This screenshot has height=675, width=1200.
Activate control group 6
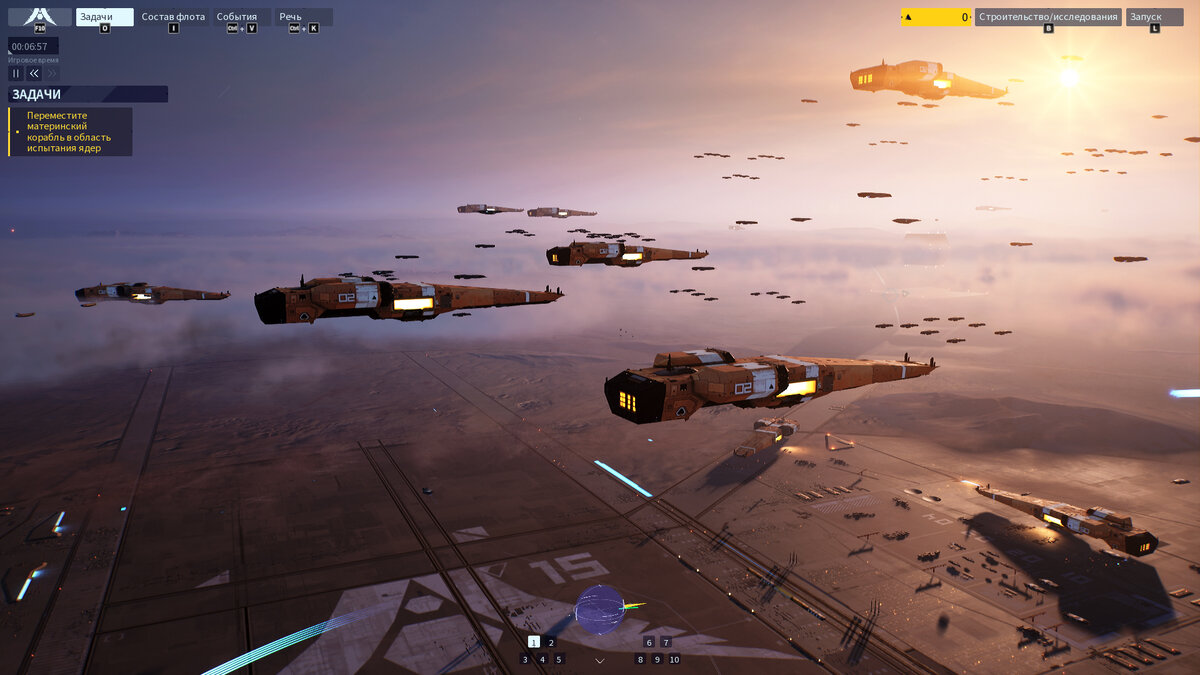649,642
